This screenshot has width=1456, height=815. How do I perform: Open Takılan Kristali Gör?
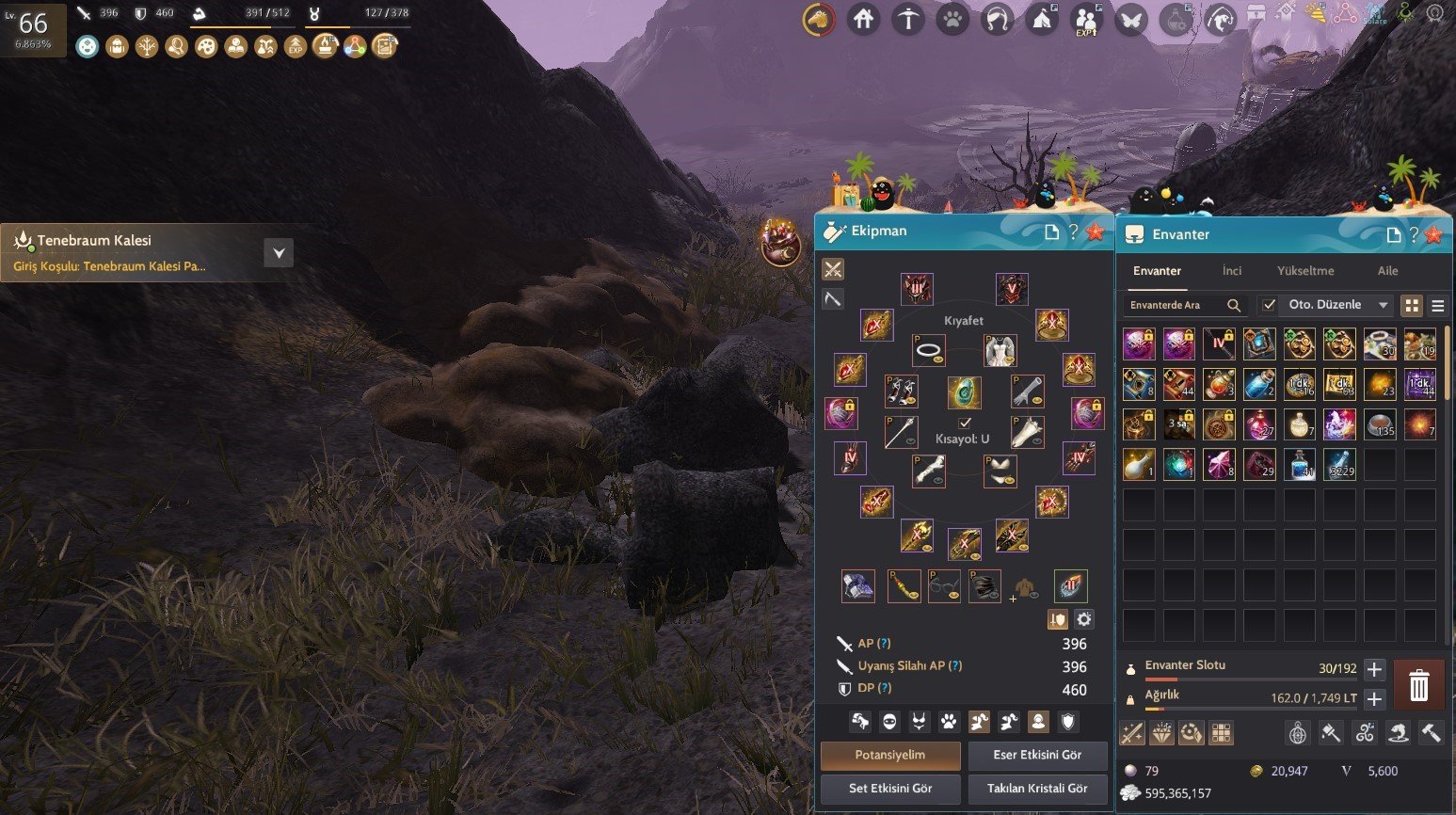coord(1037,789)
